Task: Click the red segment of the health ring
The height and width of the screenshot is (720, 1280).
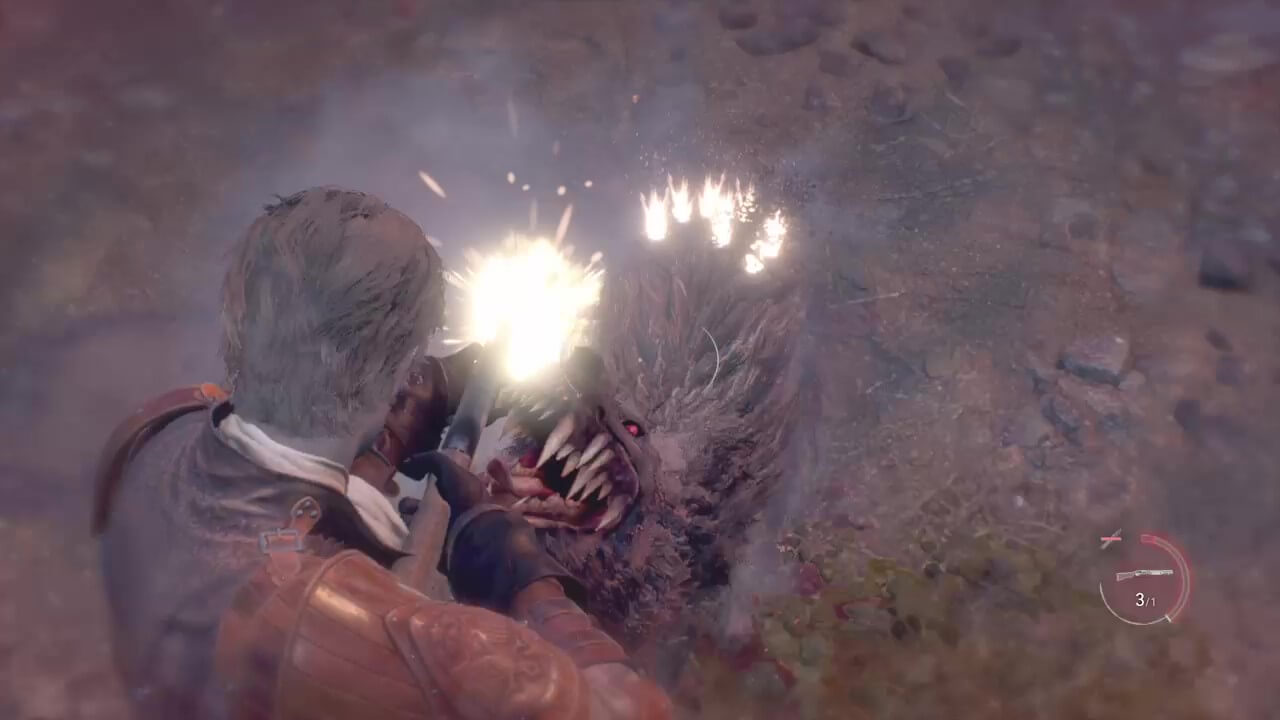Action: tap(1151, 539)
